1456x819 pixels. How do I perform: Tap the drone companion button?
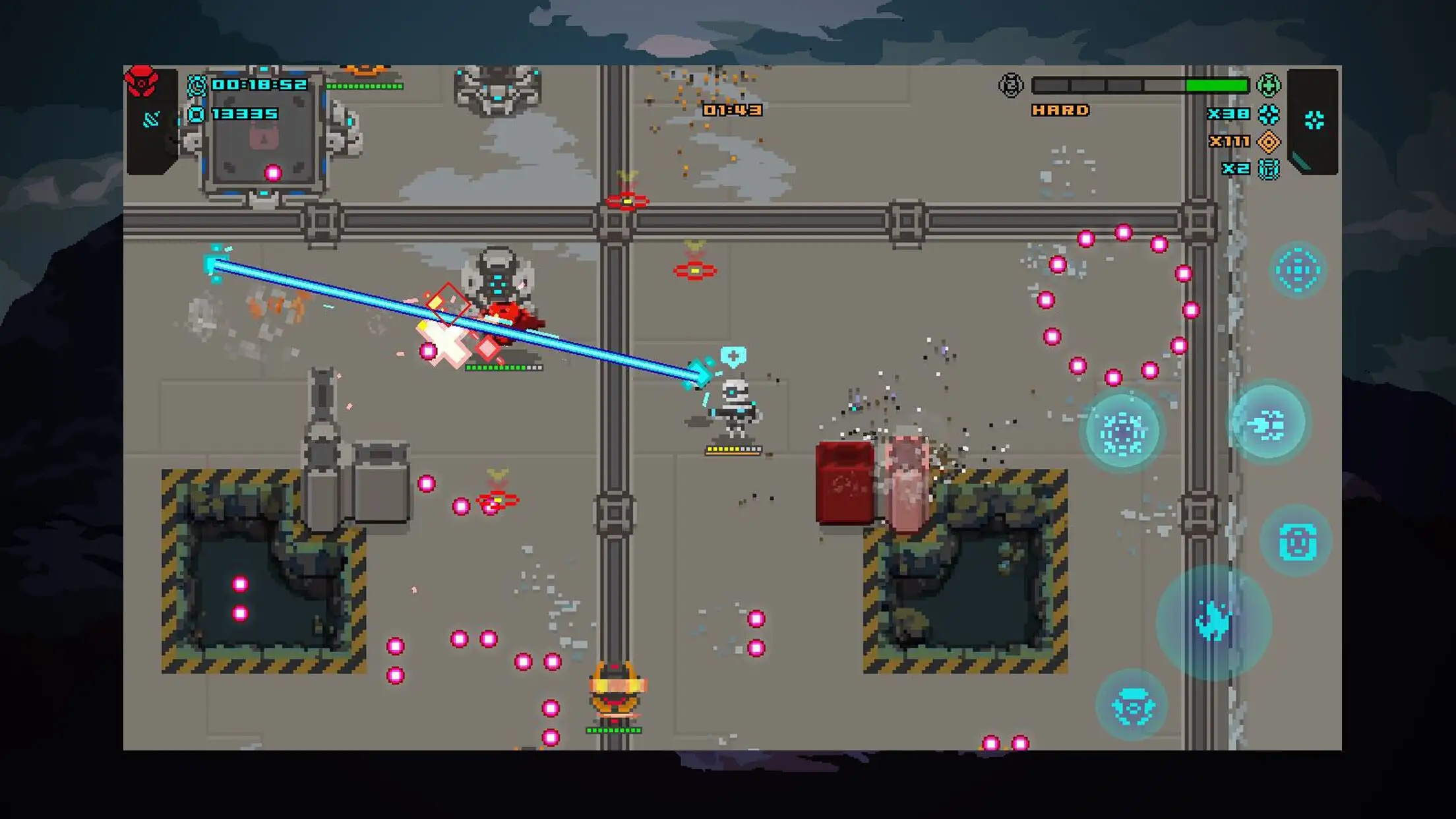point(1132,705)
